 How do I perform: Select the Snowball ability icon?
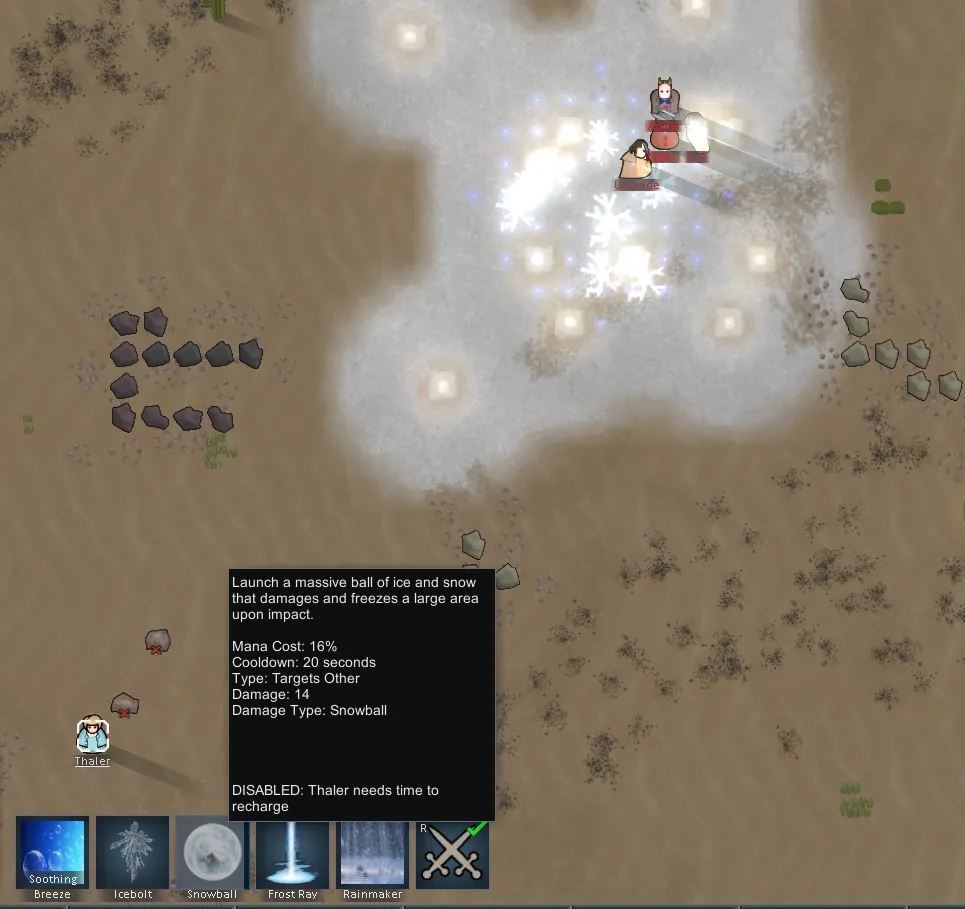pyautogui.click(x=212, y=852)
